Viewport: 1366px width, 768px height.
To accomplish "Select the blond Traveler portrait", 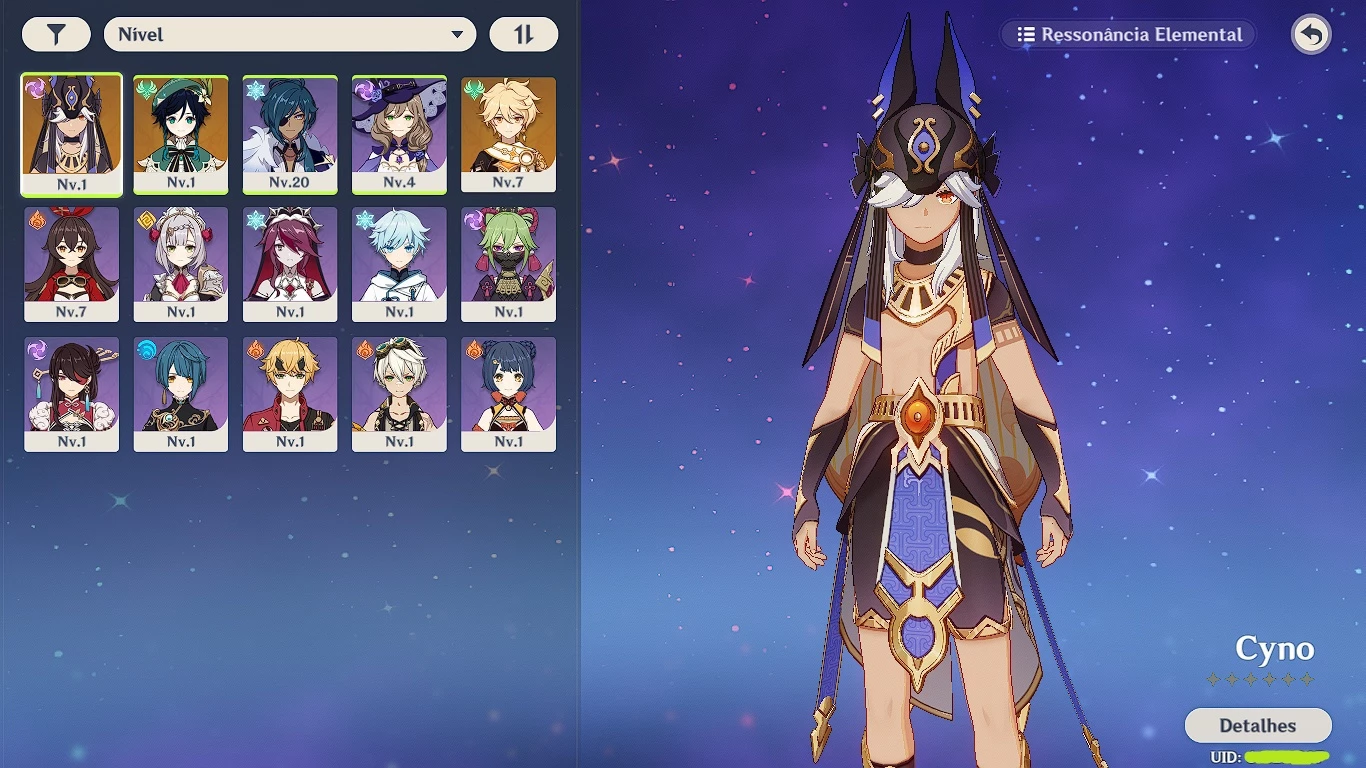I will point(508,134).
